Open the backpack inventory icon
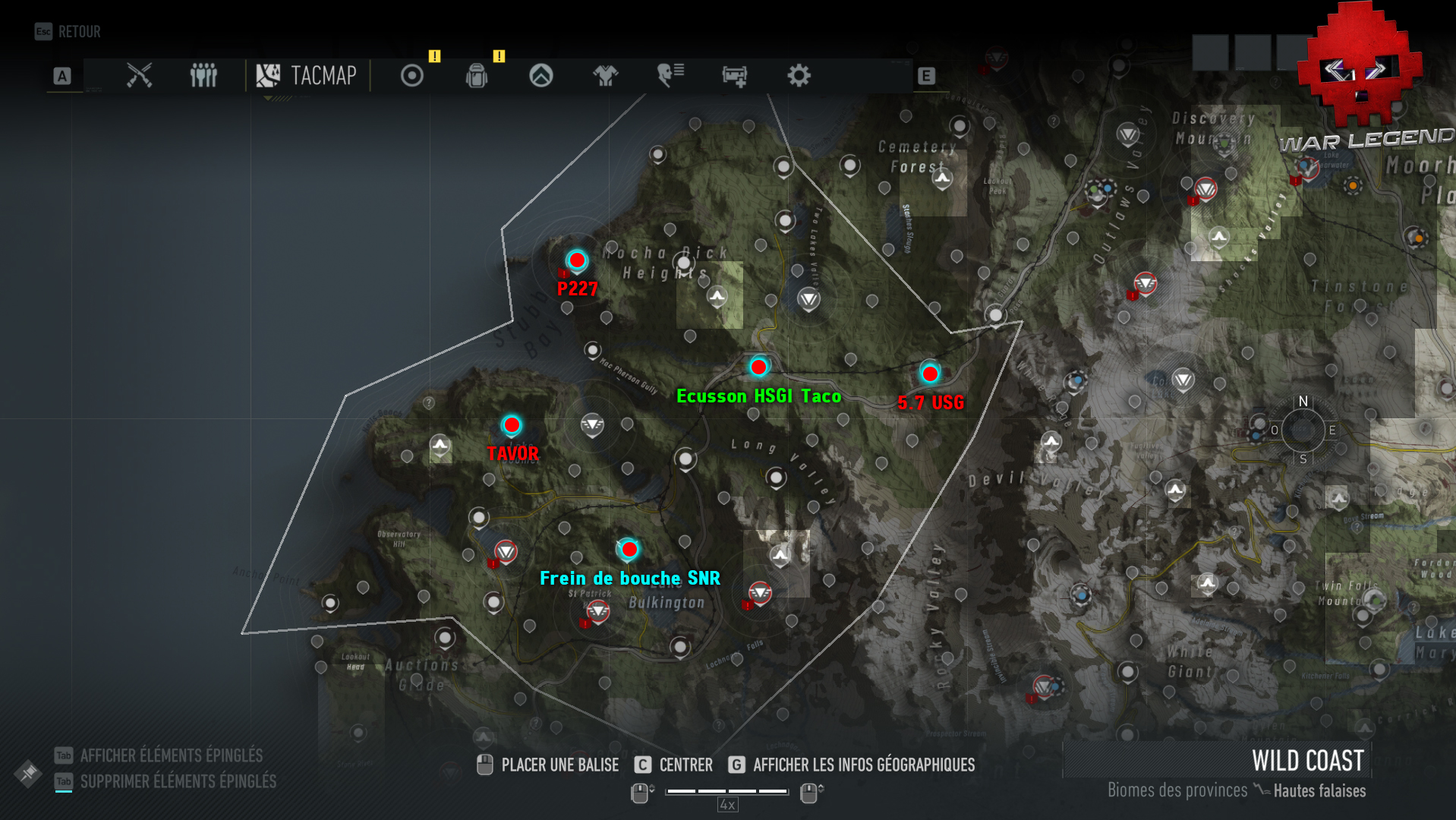Image resolution: width=1456 pixels, height=820 pixels. pos(477,76)
